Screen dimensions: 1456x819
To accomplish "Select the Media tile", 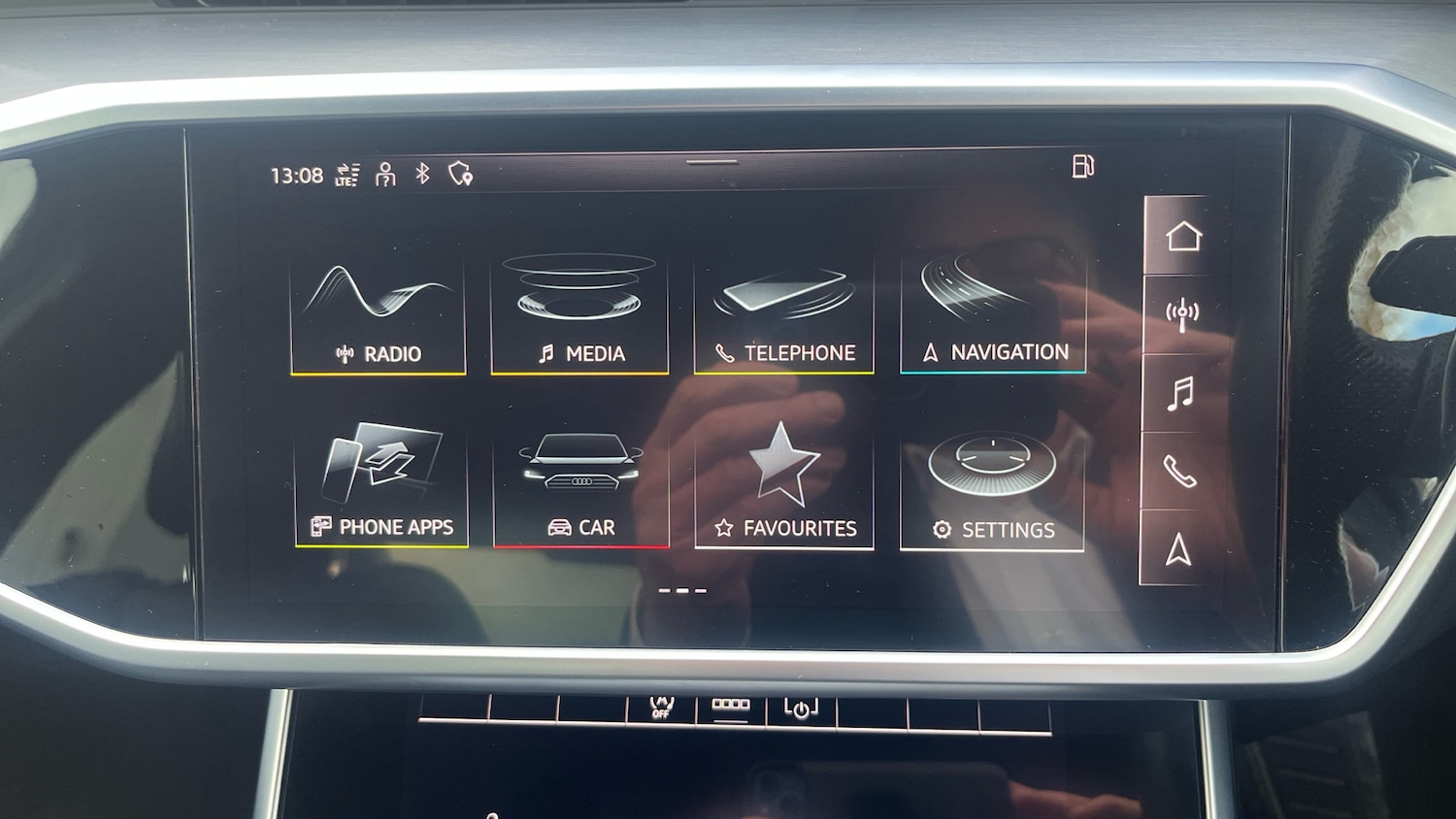I will pos(579,315).
